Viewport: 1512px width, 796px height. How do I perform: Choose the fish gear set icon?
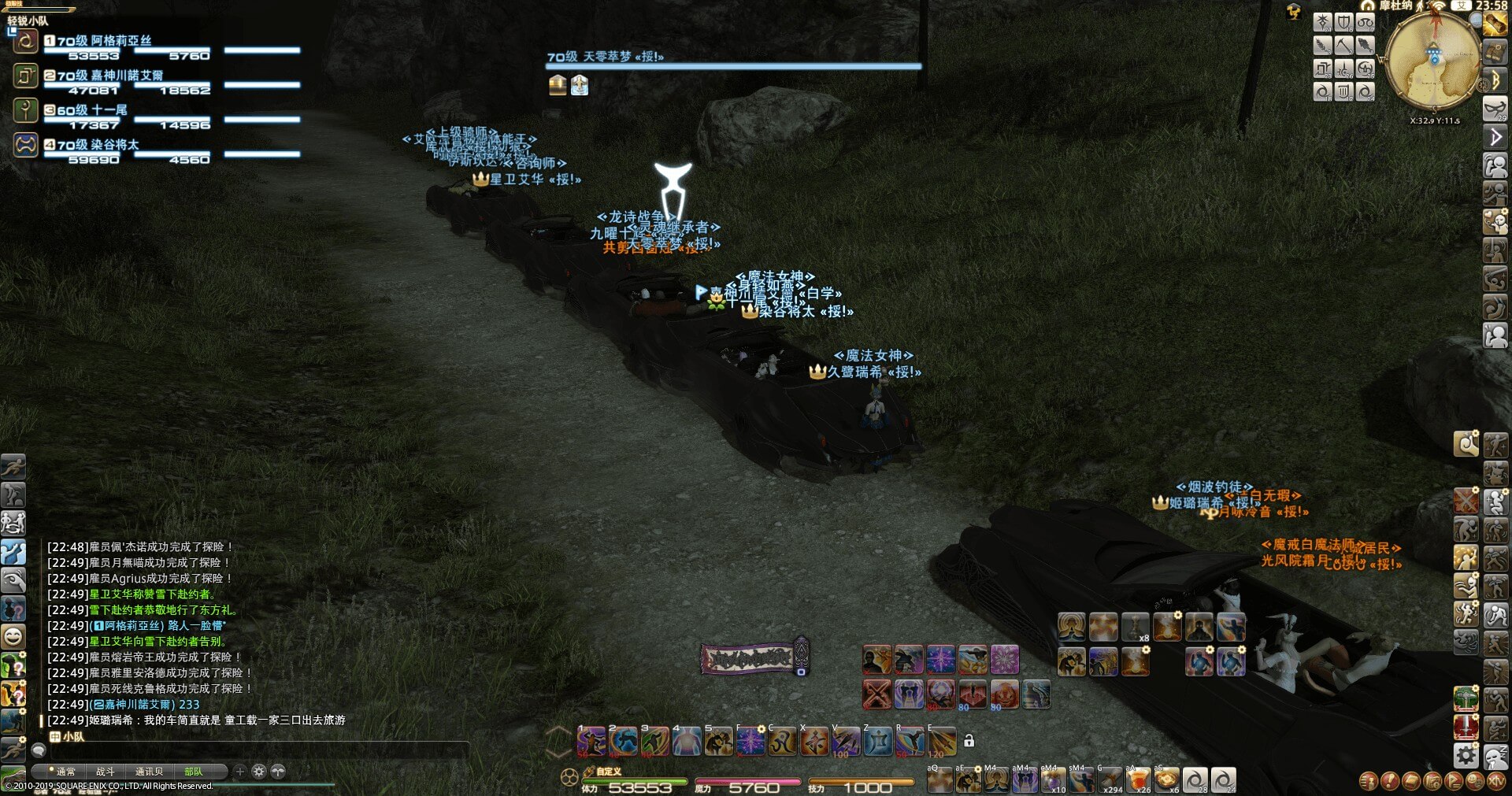1365,46
